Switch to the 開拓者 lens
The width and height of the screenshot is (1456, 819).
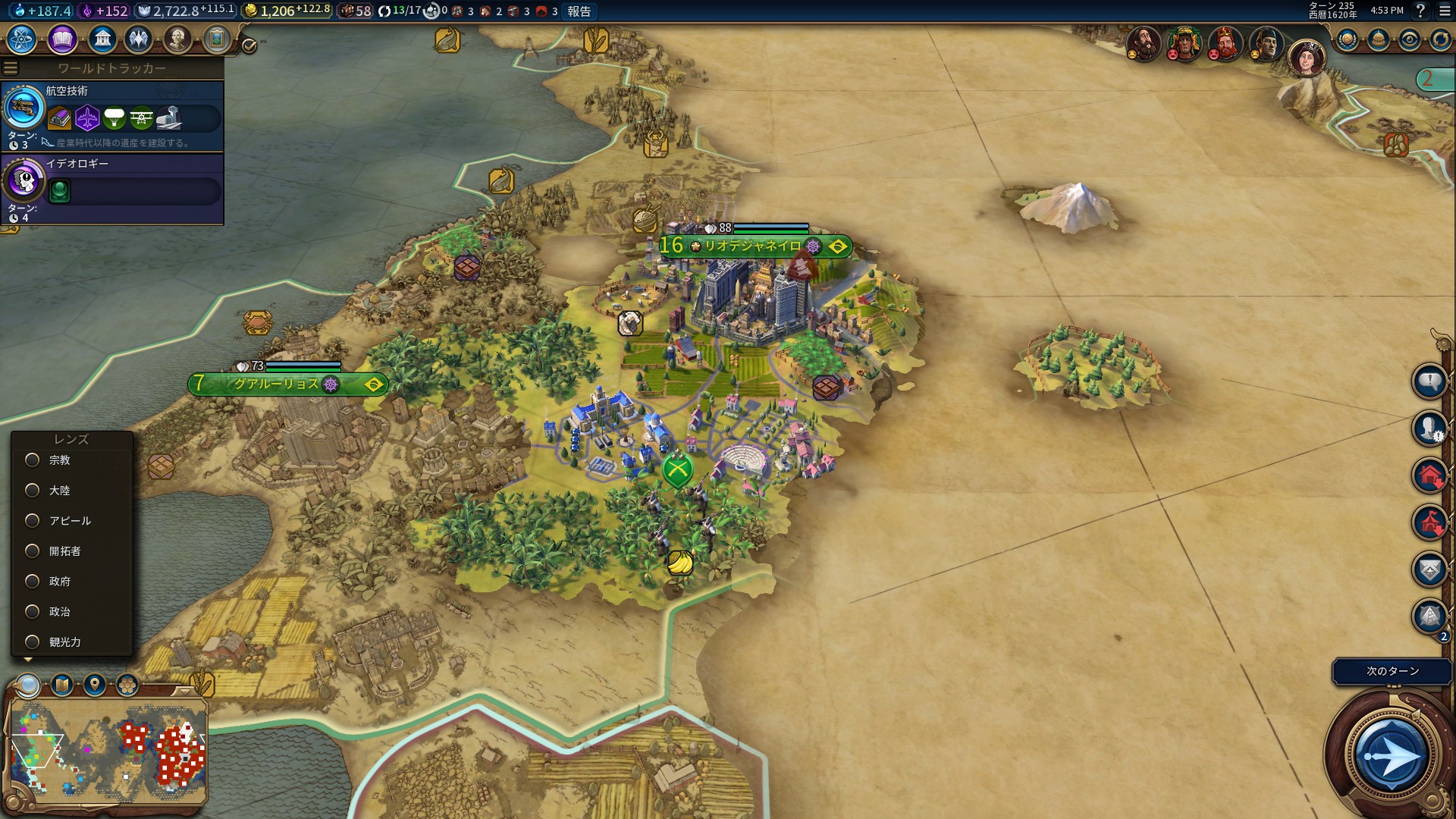(x=33, y=551)
